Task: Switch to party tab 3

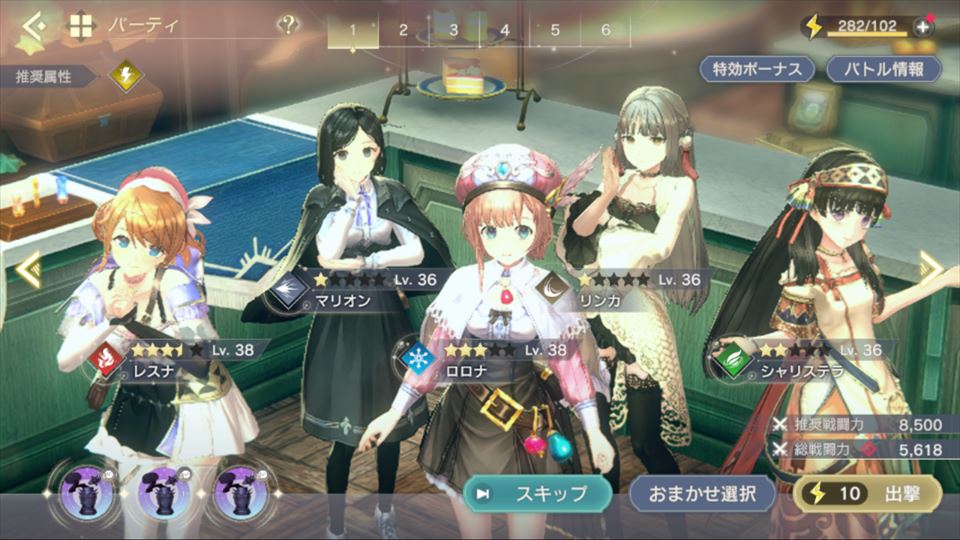Action: [x=454, y=30]
